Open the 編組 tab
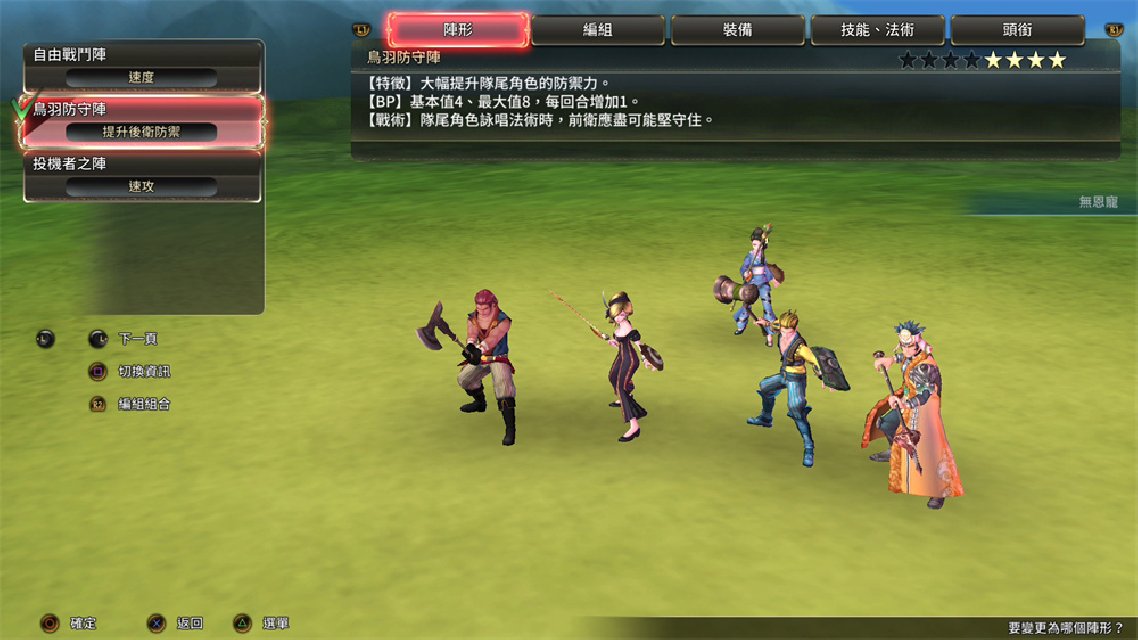The height and width of the screenshot is (640, 1138). tap(597, 30)
